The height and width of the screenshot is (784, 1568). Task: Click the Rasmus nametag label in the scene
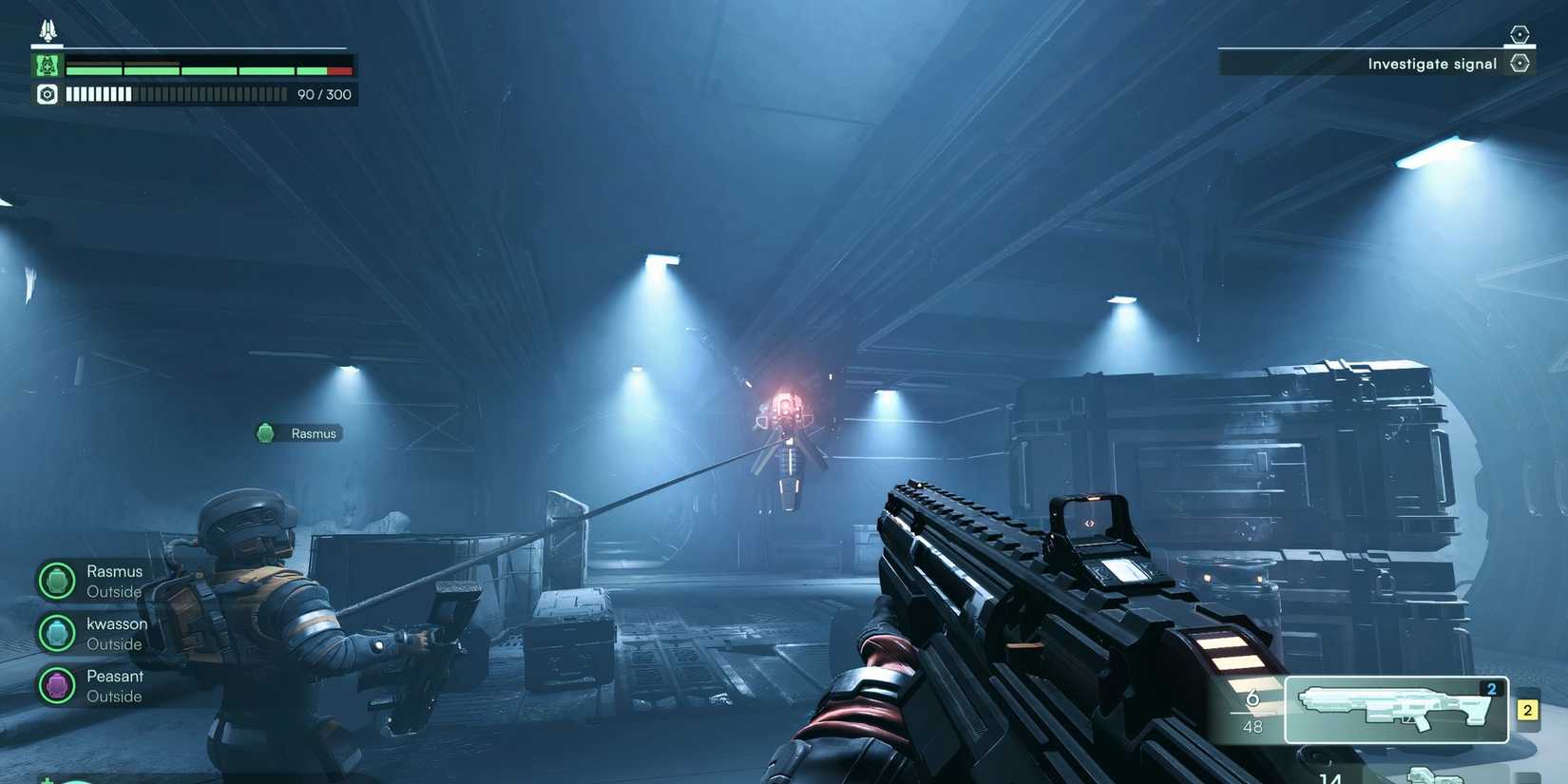point(314,432)
